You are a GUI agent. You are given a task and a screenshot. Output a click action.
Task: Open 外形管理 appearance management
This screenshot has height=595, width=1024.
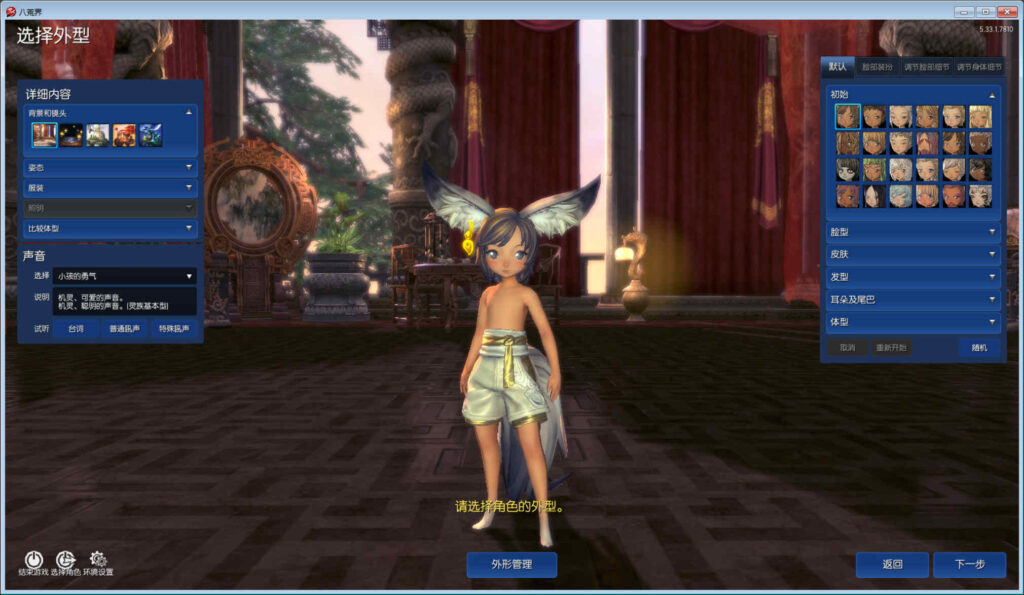511,565
